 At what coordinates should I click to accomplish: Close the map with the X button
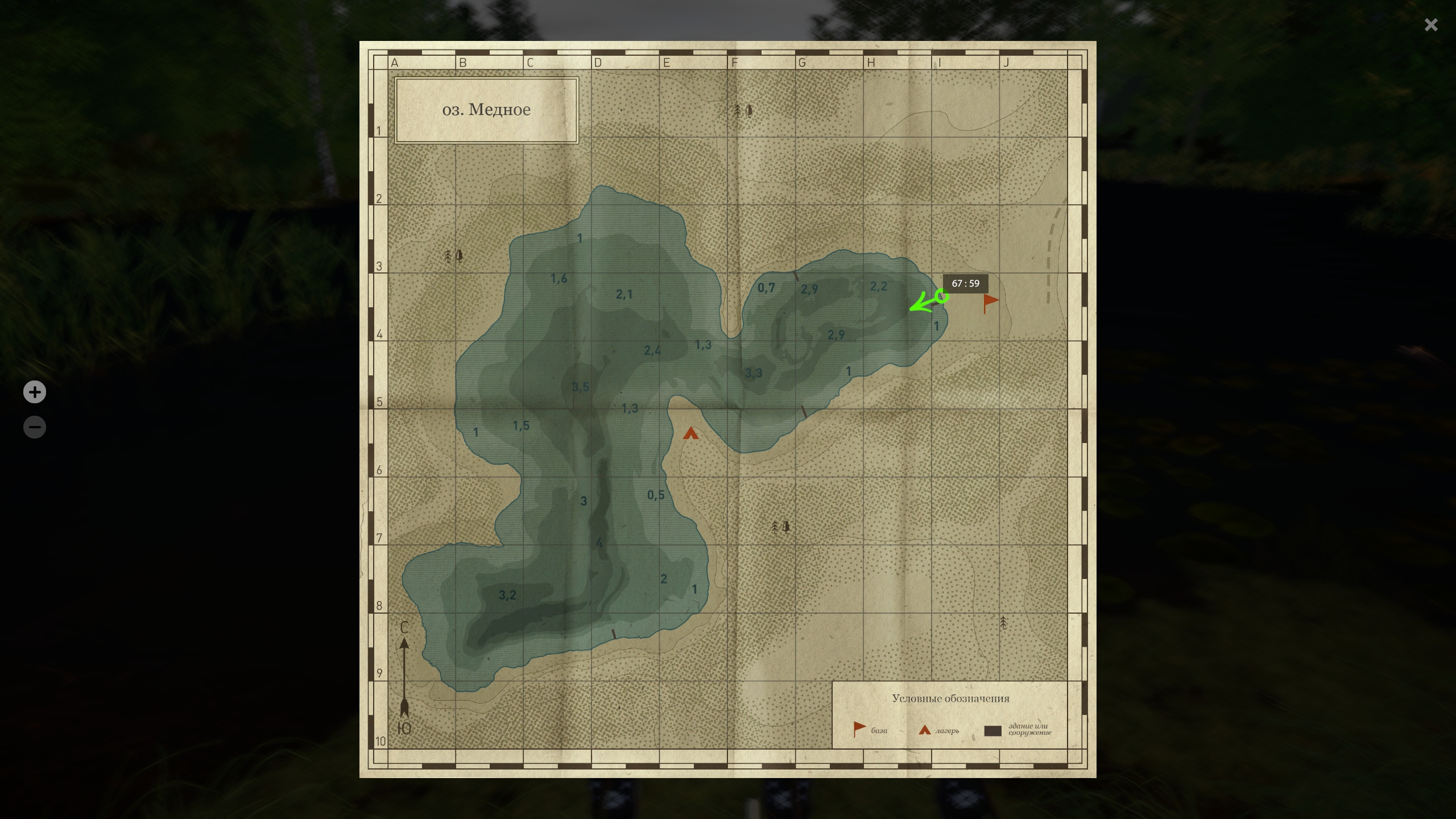pyautogui.click(x=1431, y=24)
